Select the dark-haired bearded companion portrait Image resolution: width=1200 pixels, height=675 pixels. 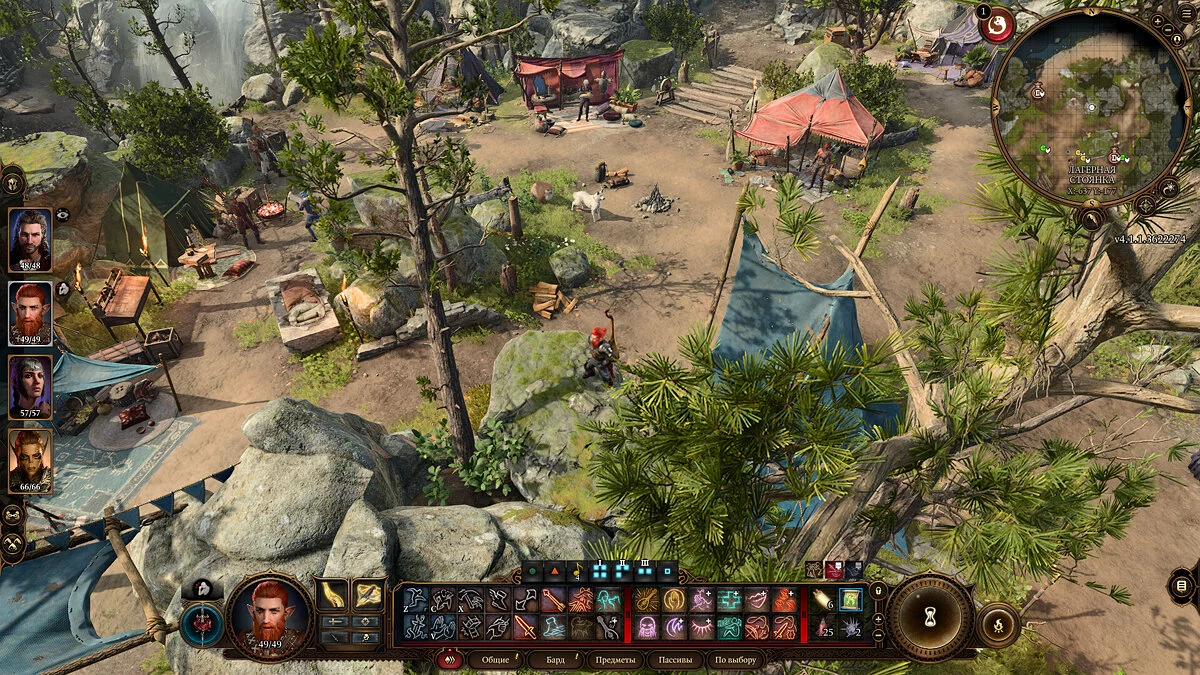(x=31, y=239)
